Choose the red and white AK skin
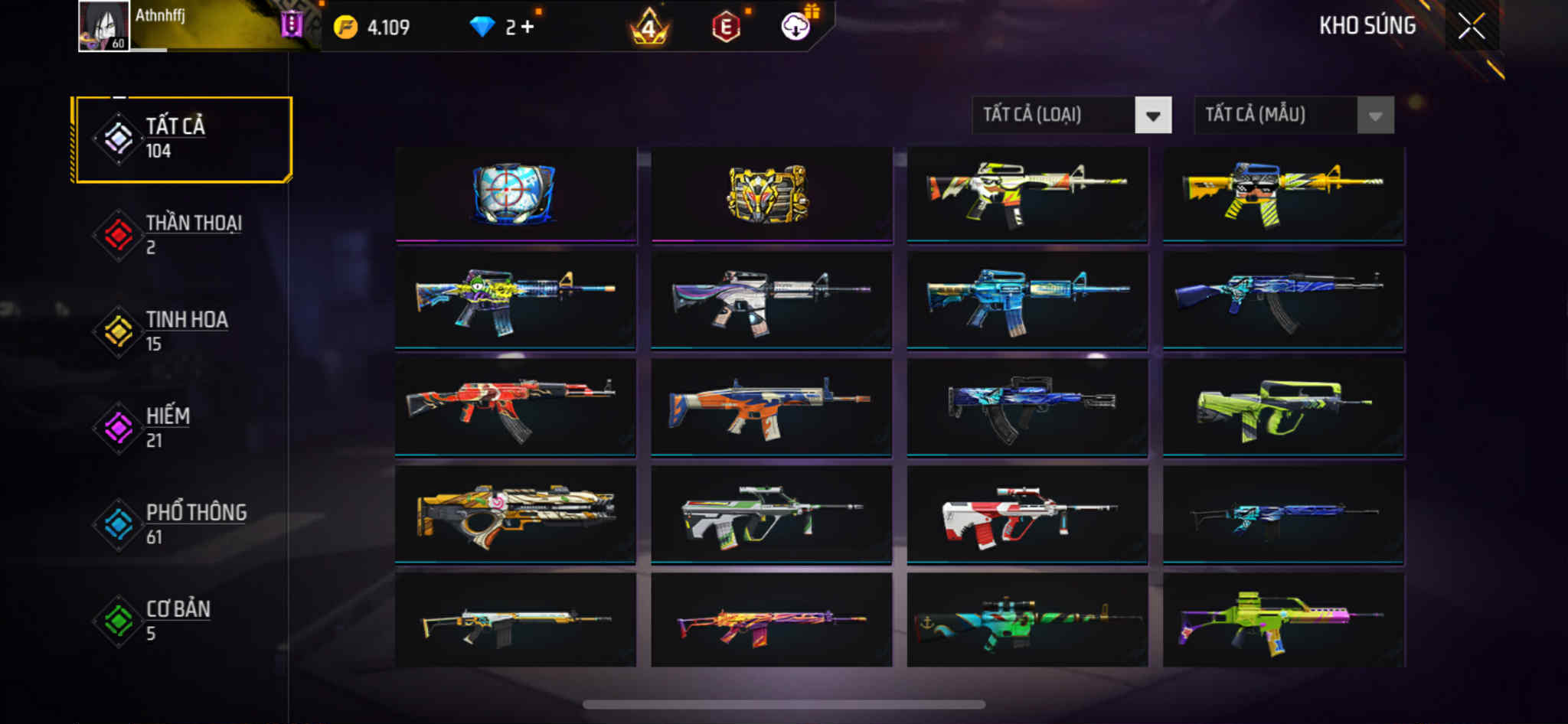The image size is (1568, 724). 515,407
